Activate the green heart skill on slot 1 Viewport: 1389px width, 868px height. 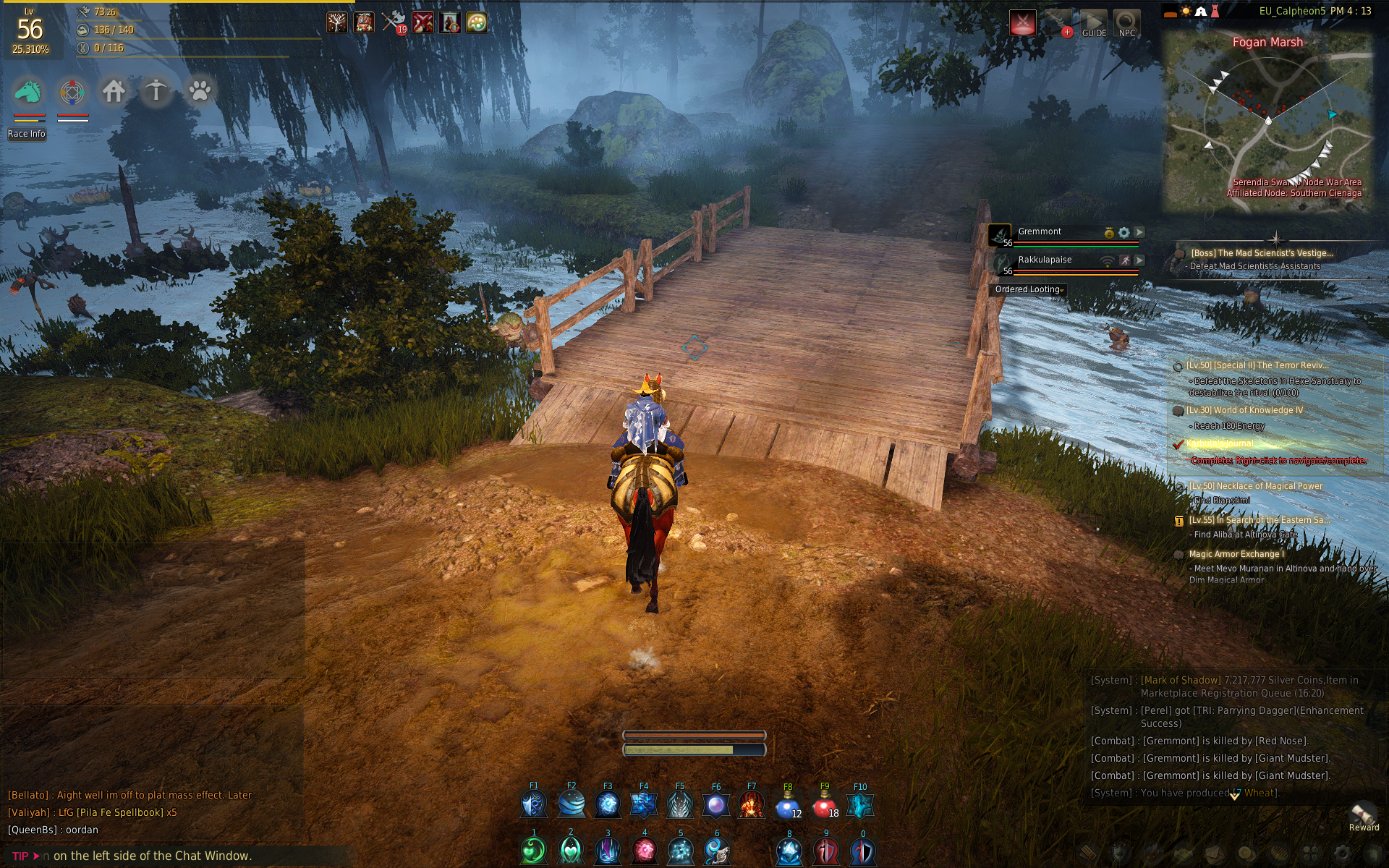(x=534, y=851)
